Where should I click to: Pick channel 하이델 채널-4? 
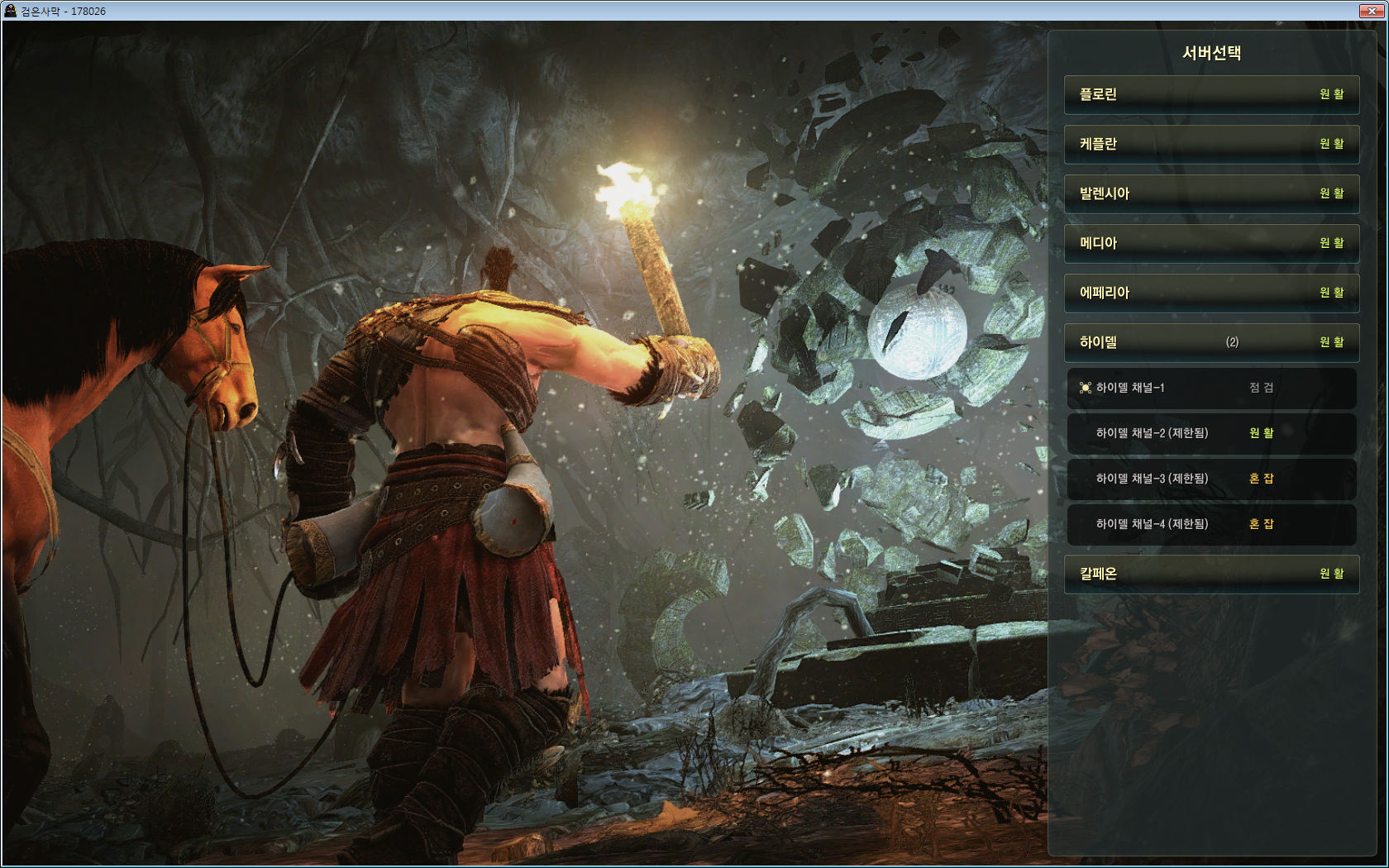(1211, 525)
